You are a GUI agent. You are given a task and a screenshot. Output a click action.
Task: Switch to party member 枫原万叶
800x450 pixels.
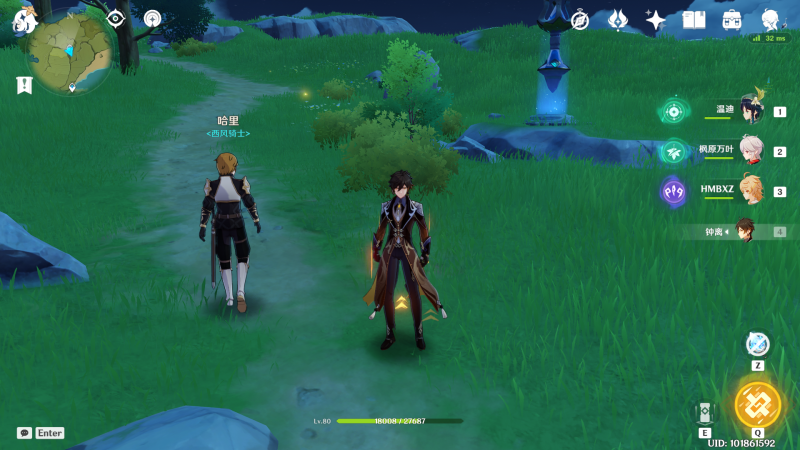[x=750, y=151]
